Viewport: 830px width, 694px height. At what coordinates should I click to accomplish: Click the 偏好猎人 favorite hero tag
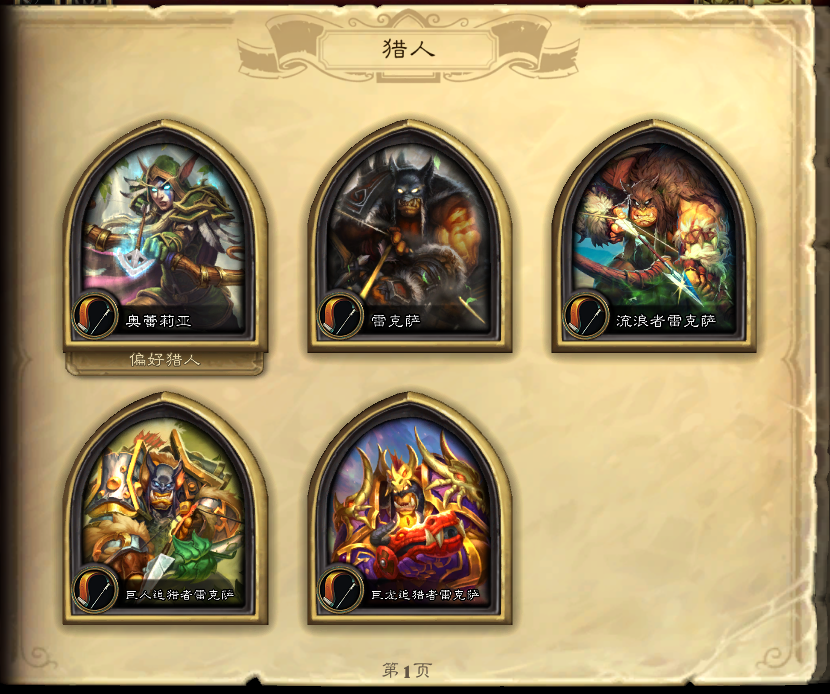click(x=164, y=360)
